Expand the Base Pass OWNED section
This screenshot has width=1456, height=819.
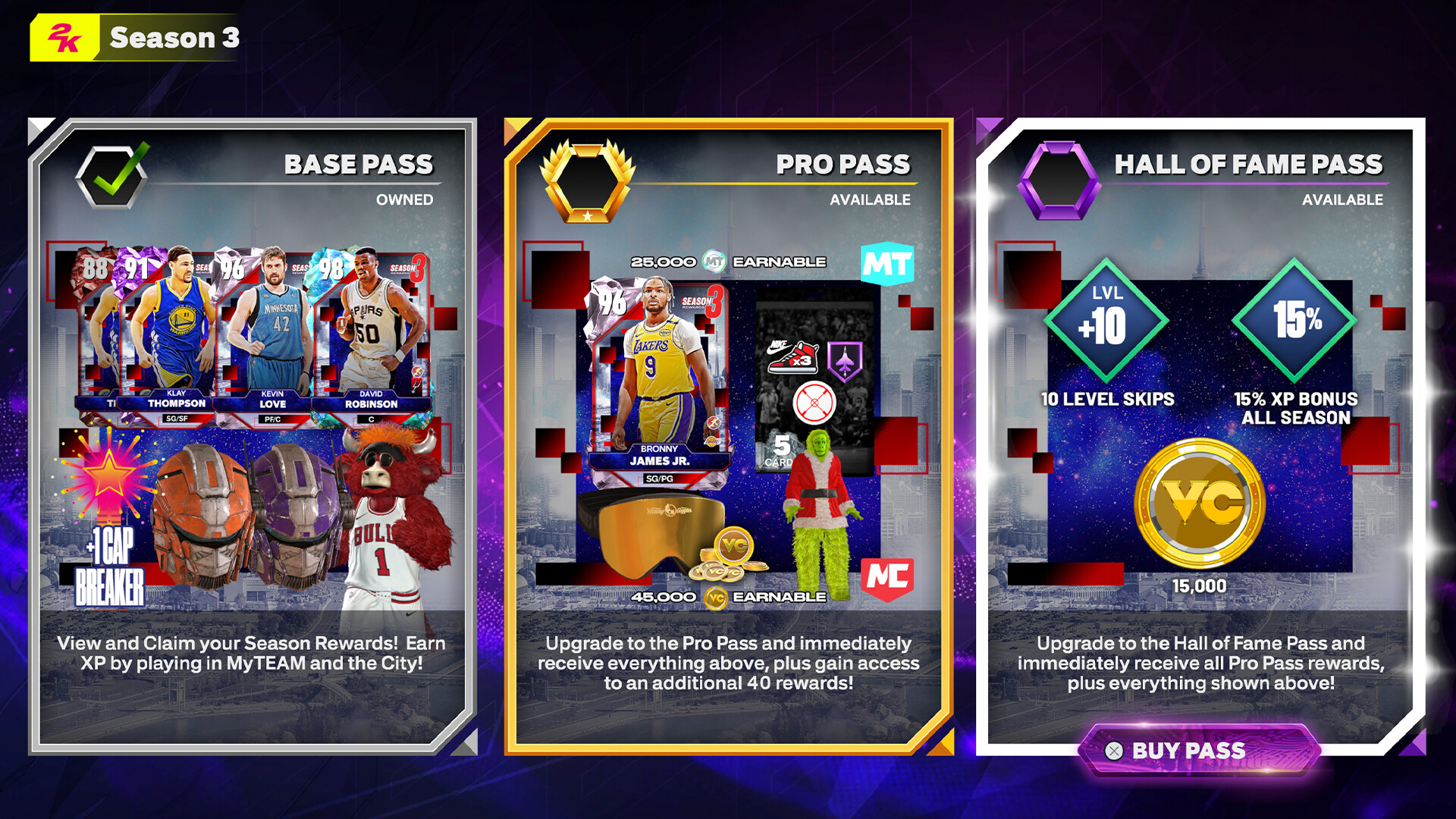click(x=403, y=200)
